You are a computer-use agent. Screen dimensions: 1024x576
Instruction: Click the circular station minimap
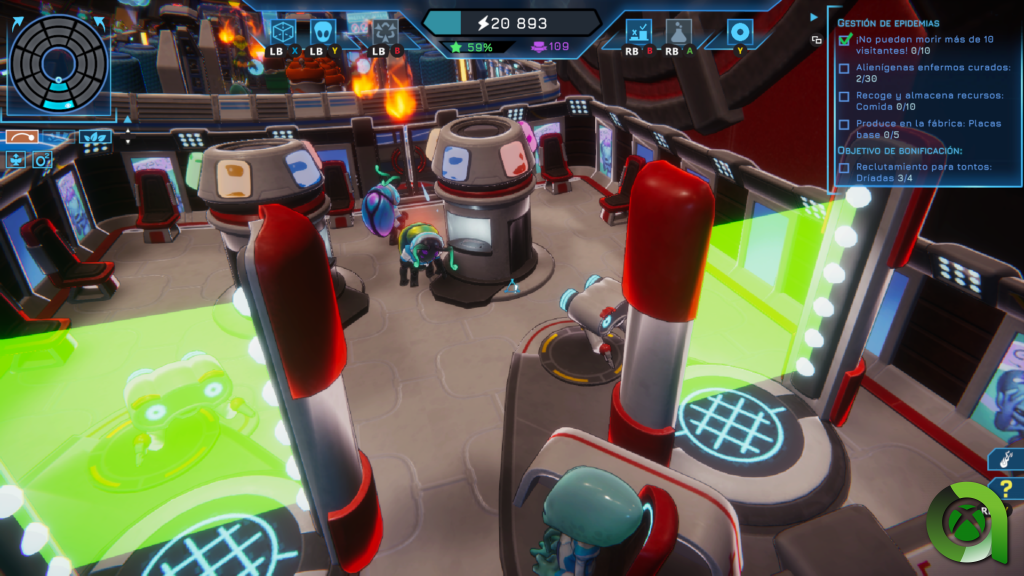(60, 60)
